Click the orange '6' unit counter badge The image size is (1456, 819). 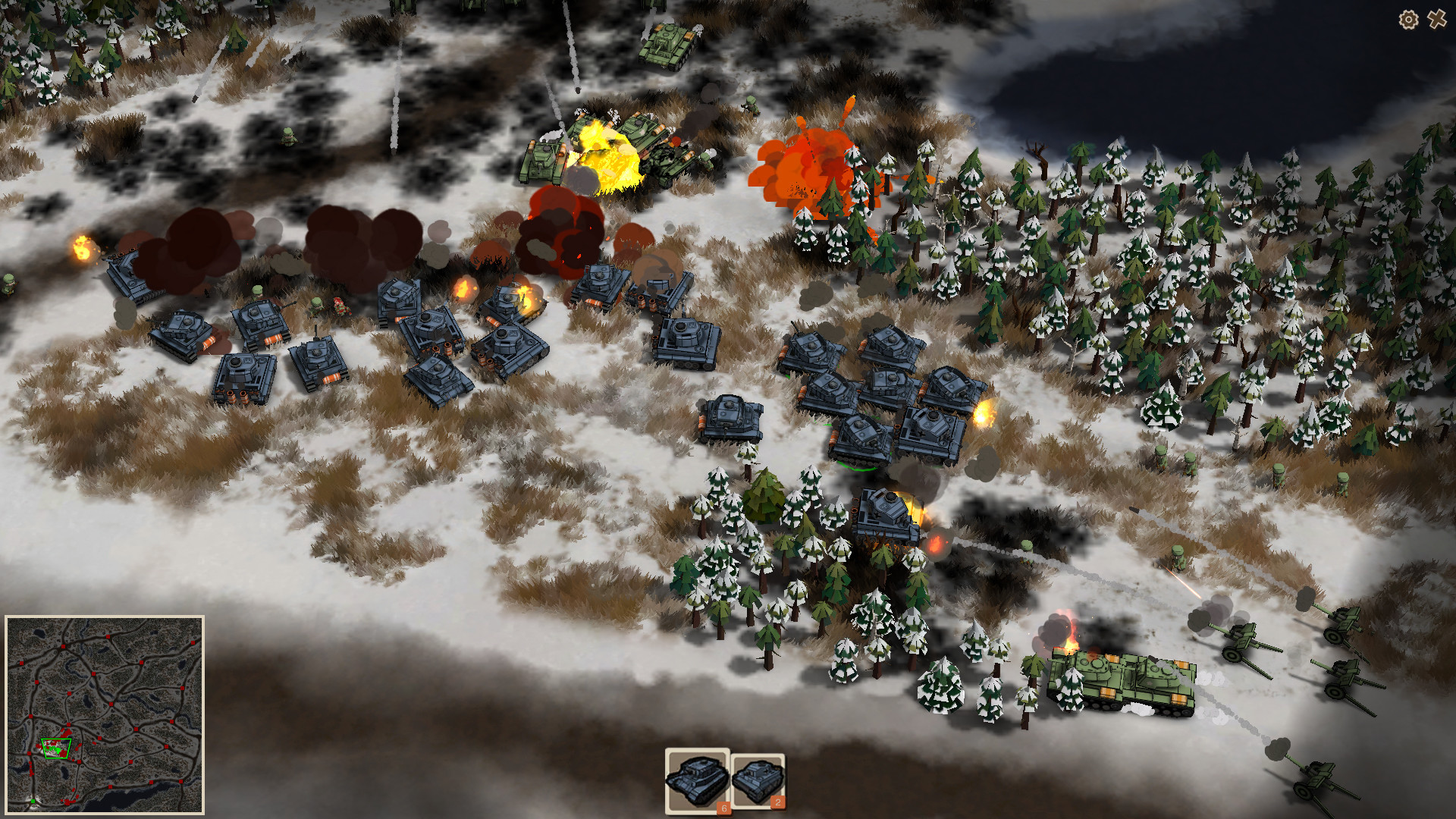723,807
